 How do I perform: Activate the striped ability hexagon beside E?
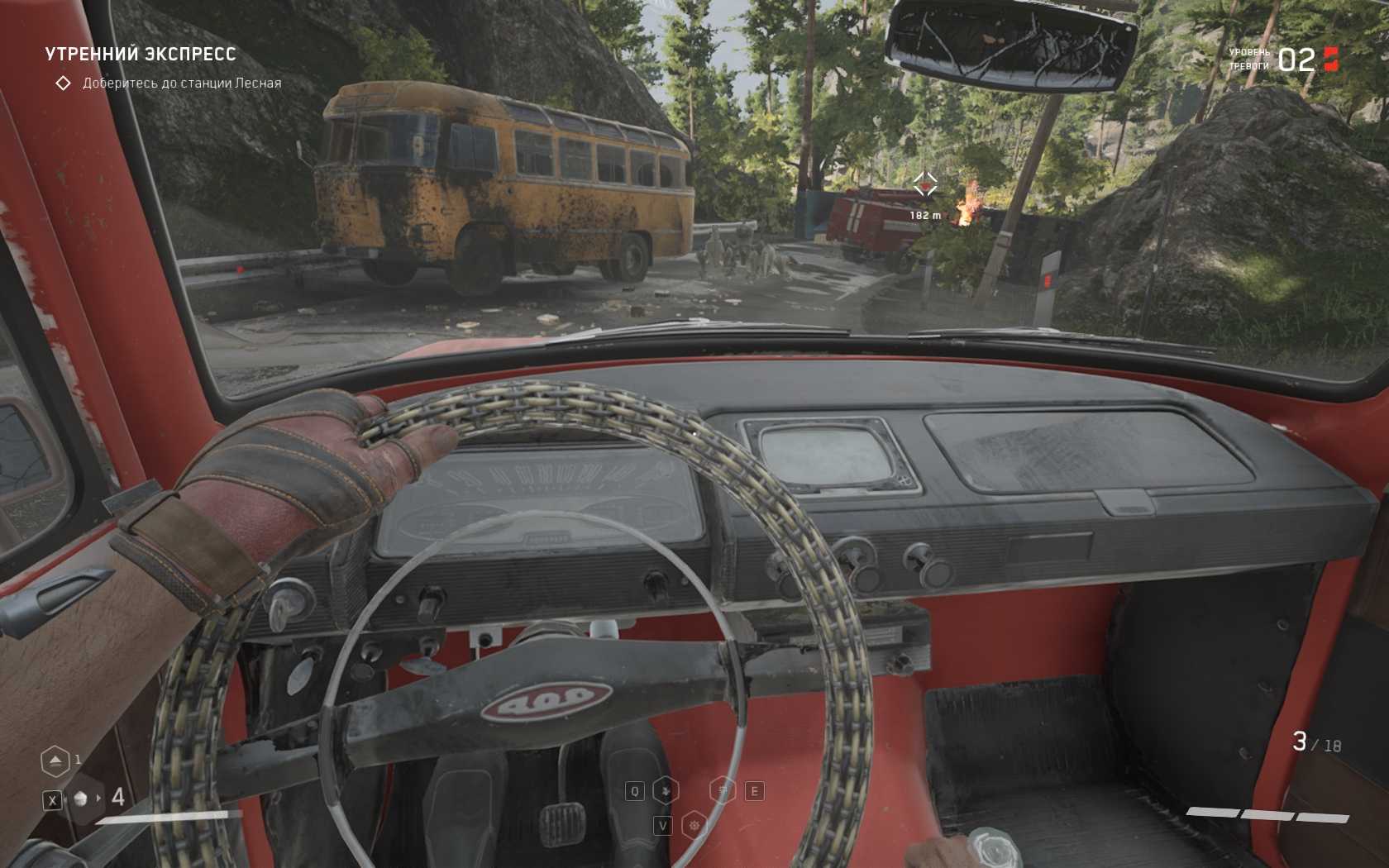[x=723, y=791]
